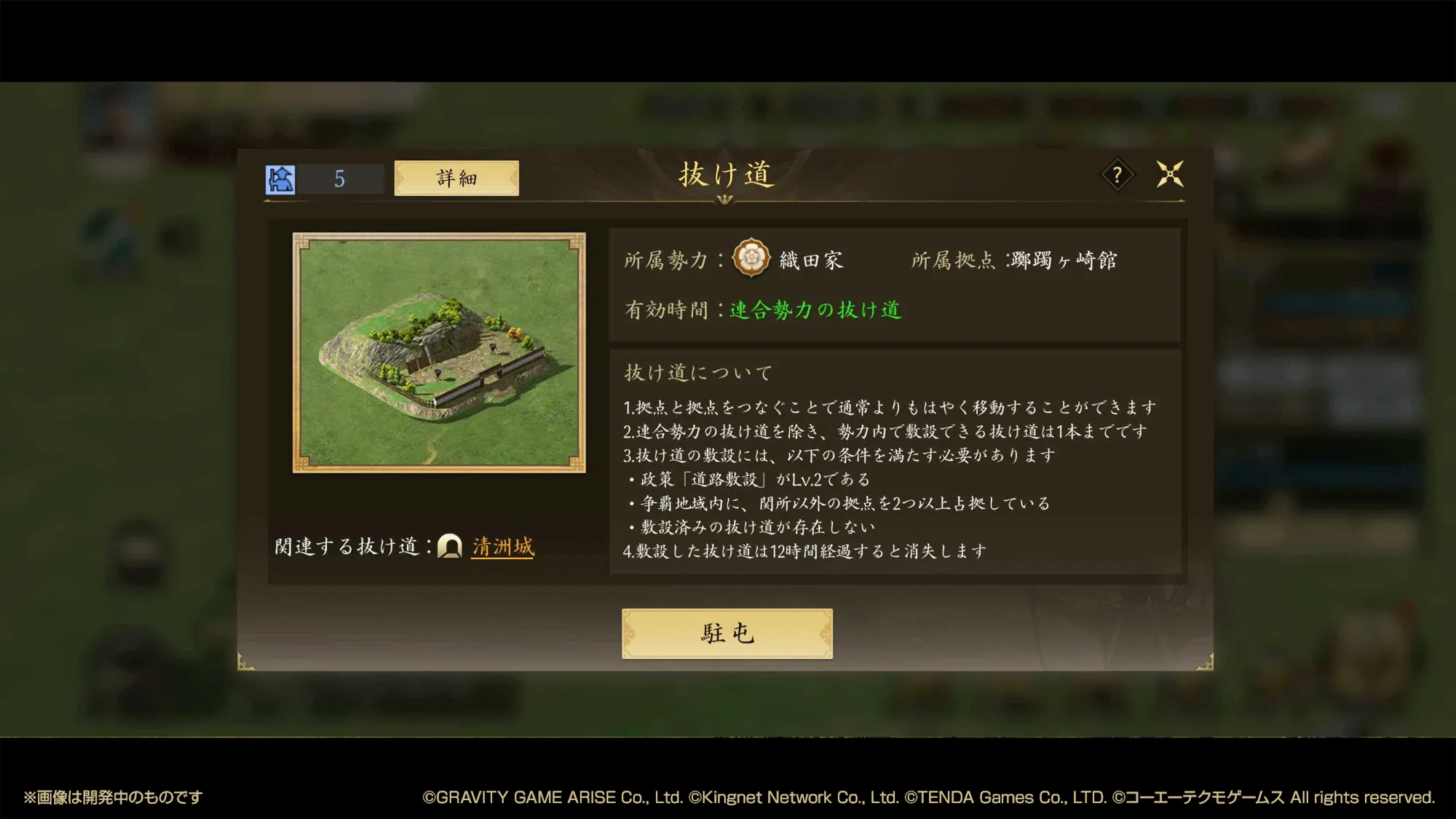
Task: Click the small crown ornament under the title
Action: pyautogui.click(x=726, y=201)
